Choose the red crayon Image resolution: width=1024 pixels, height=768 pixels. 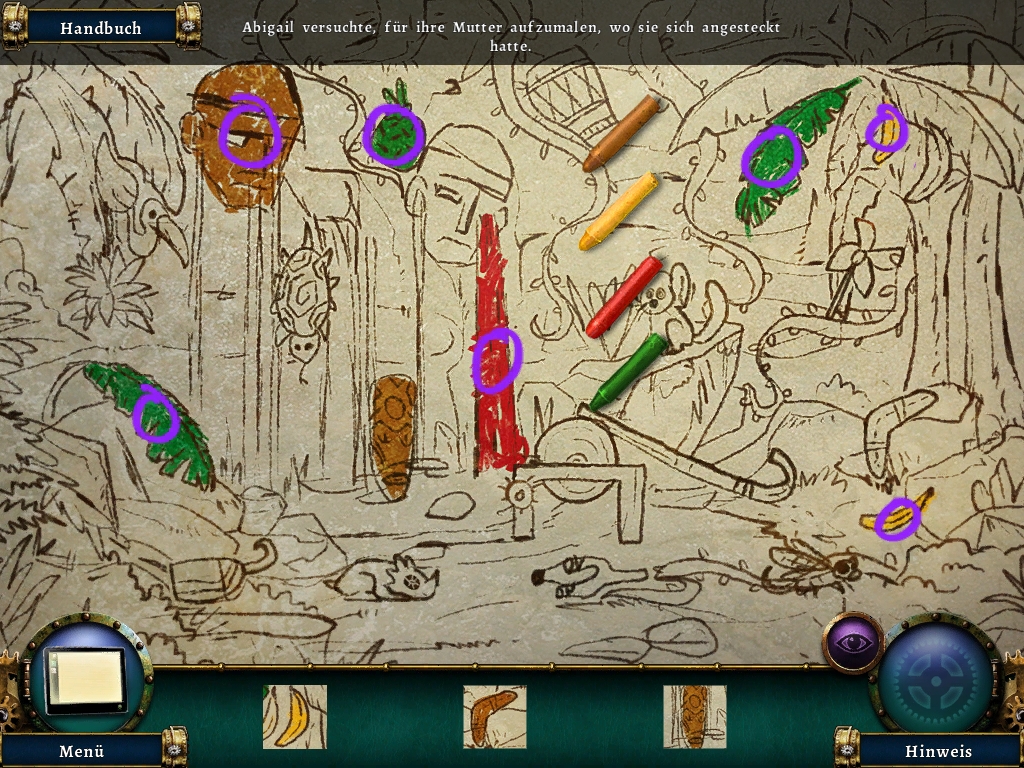624,297
